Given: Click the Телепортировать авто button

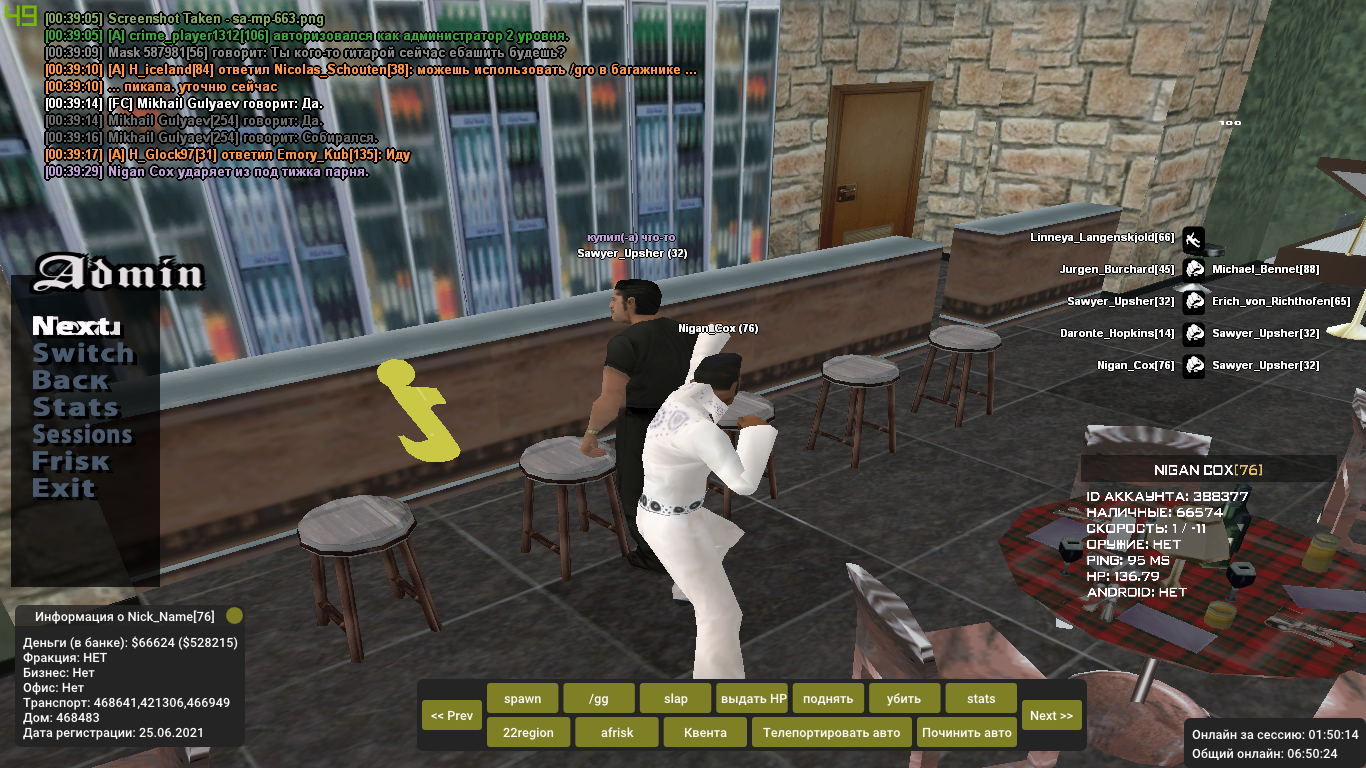Looking at the screenshot, I should click(831, 732).
